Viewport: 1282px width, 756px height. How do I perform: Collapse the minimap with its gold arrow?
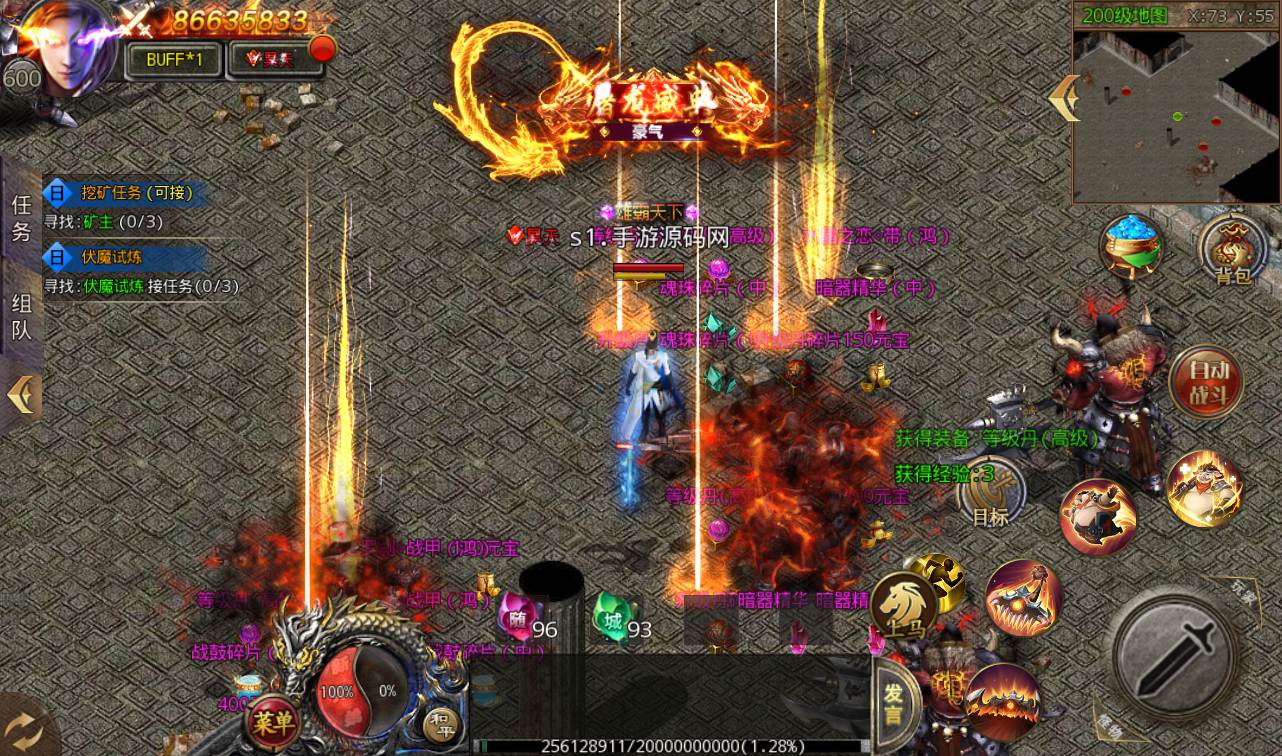(1063, 98)
